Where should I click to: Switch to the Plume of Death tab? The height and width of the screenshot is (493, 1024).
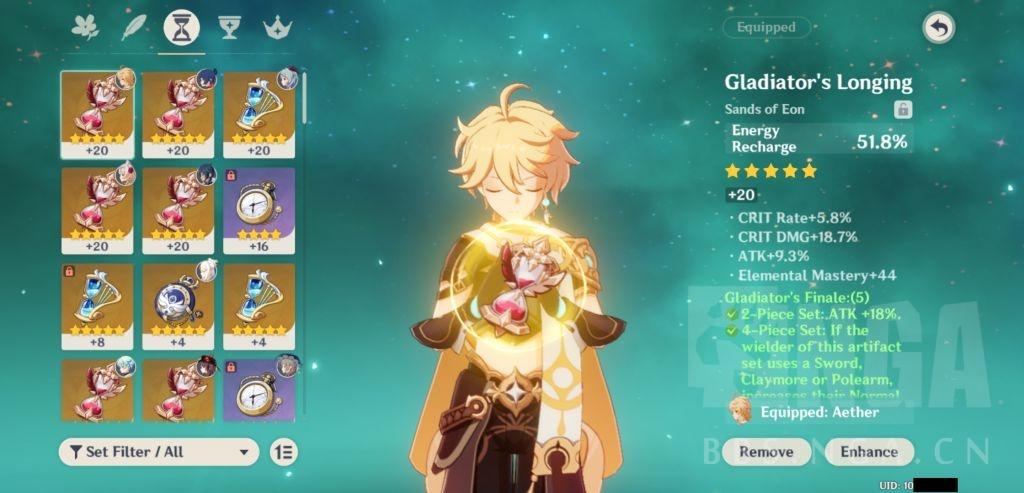133,27
